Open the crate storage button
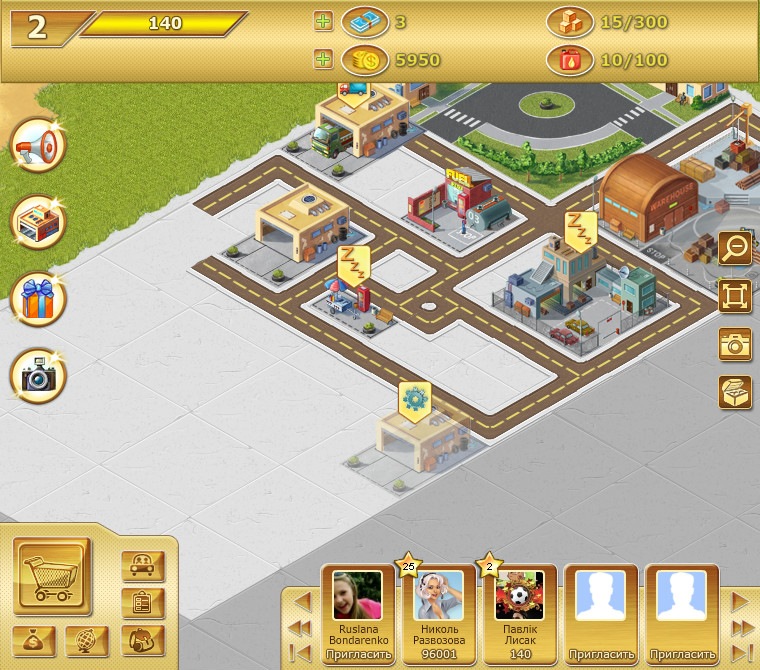Image resolution: width=760 pixels, height=670 pixels. point(735,392)
